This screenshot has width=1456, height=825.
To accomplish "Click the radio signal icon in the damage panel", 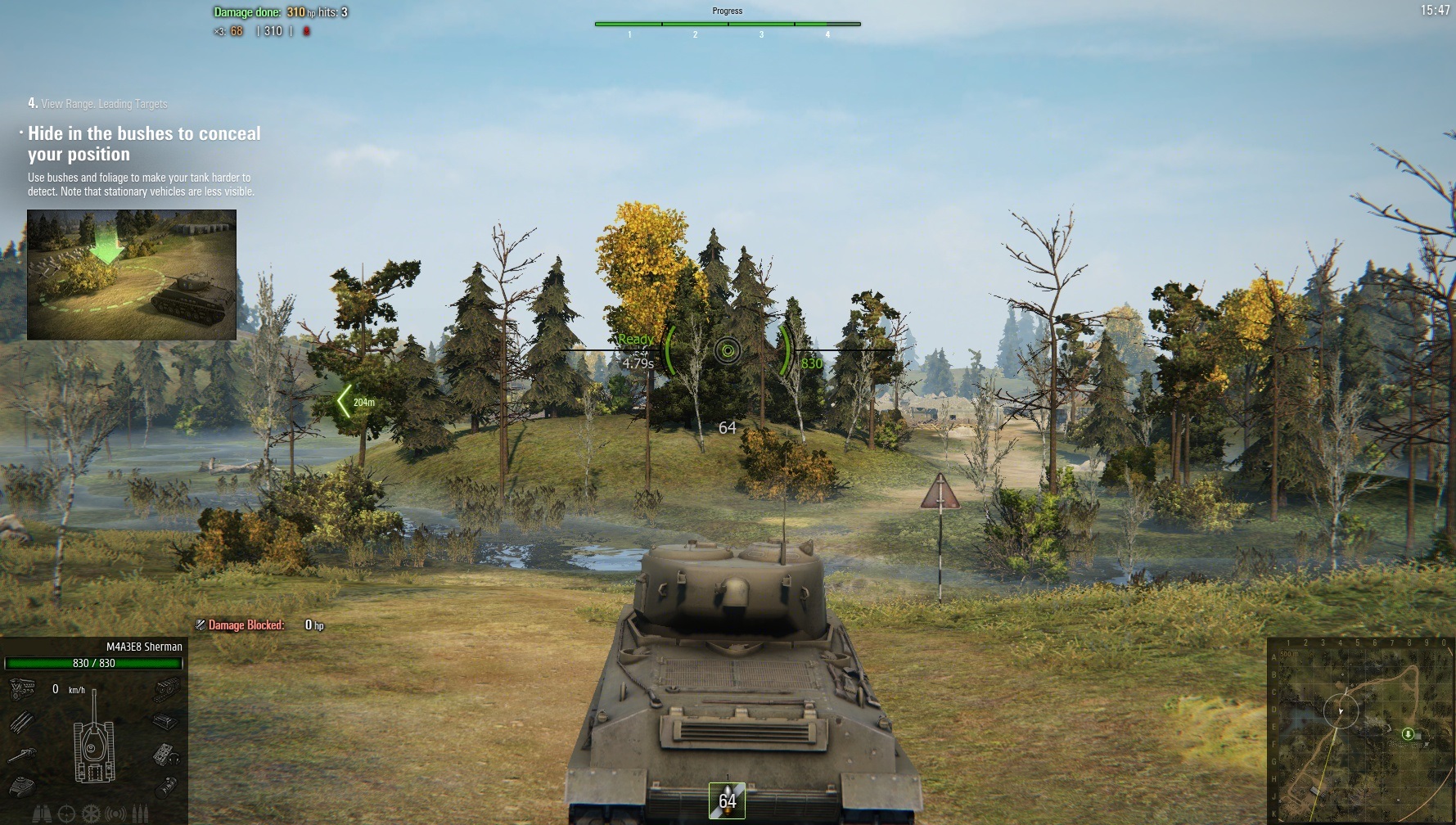I will tap(116, 814).
